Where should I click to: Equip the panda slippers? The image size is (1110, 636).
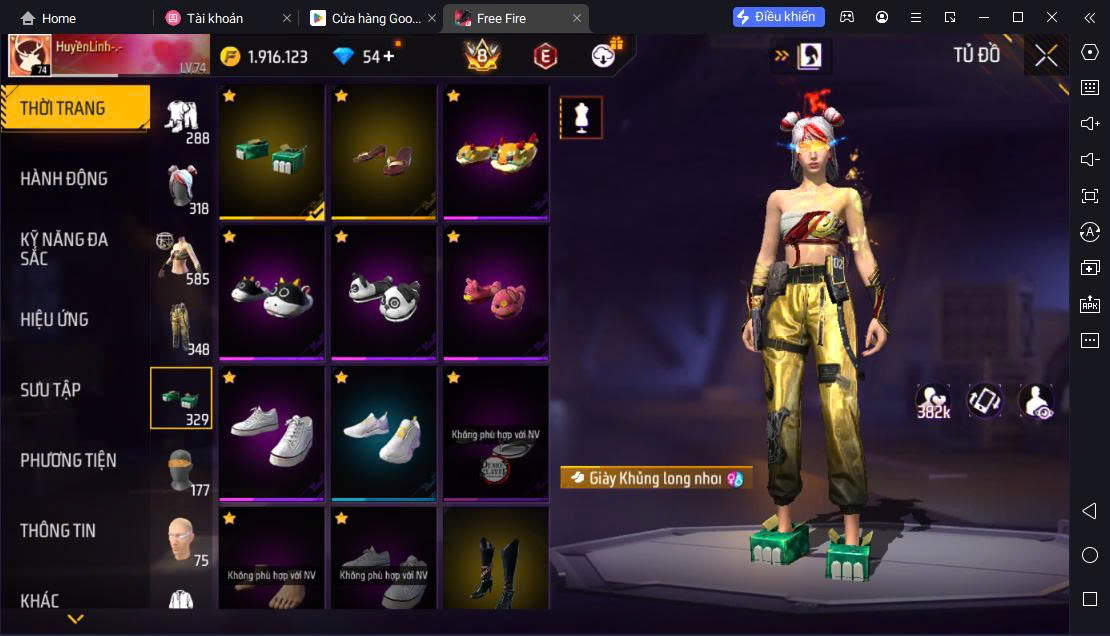pos(384,293)
